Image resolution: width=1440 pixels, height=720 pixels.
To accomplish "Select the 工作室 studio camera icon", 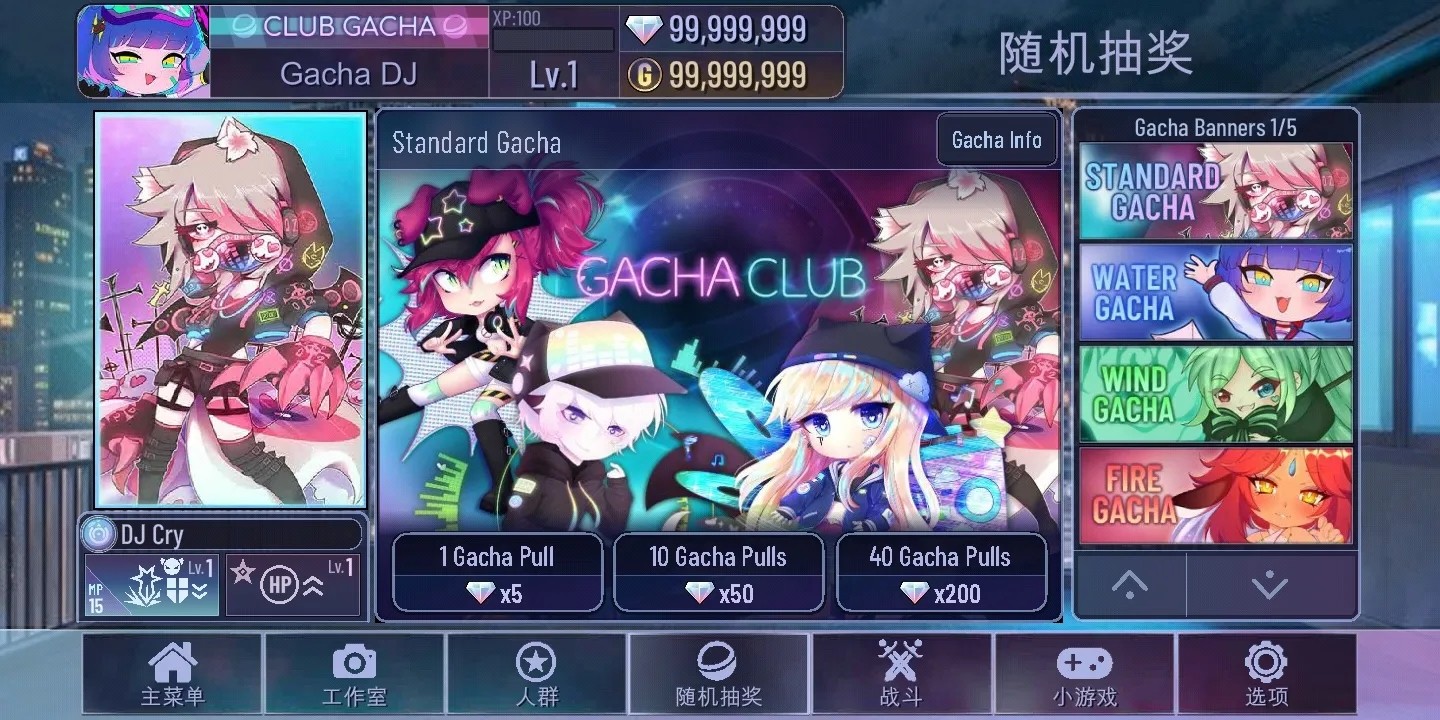I will pos(353,668).
